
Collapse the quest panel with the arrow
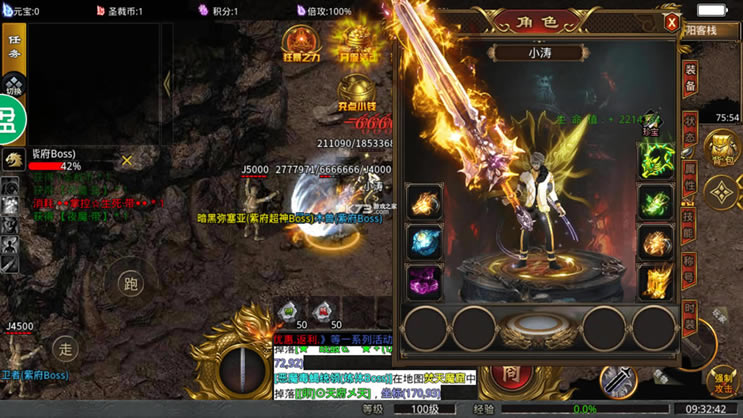[167, 84]
